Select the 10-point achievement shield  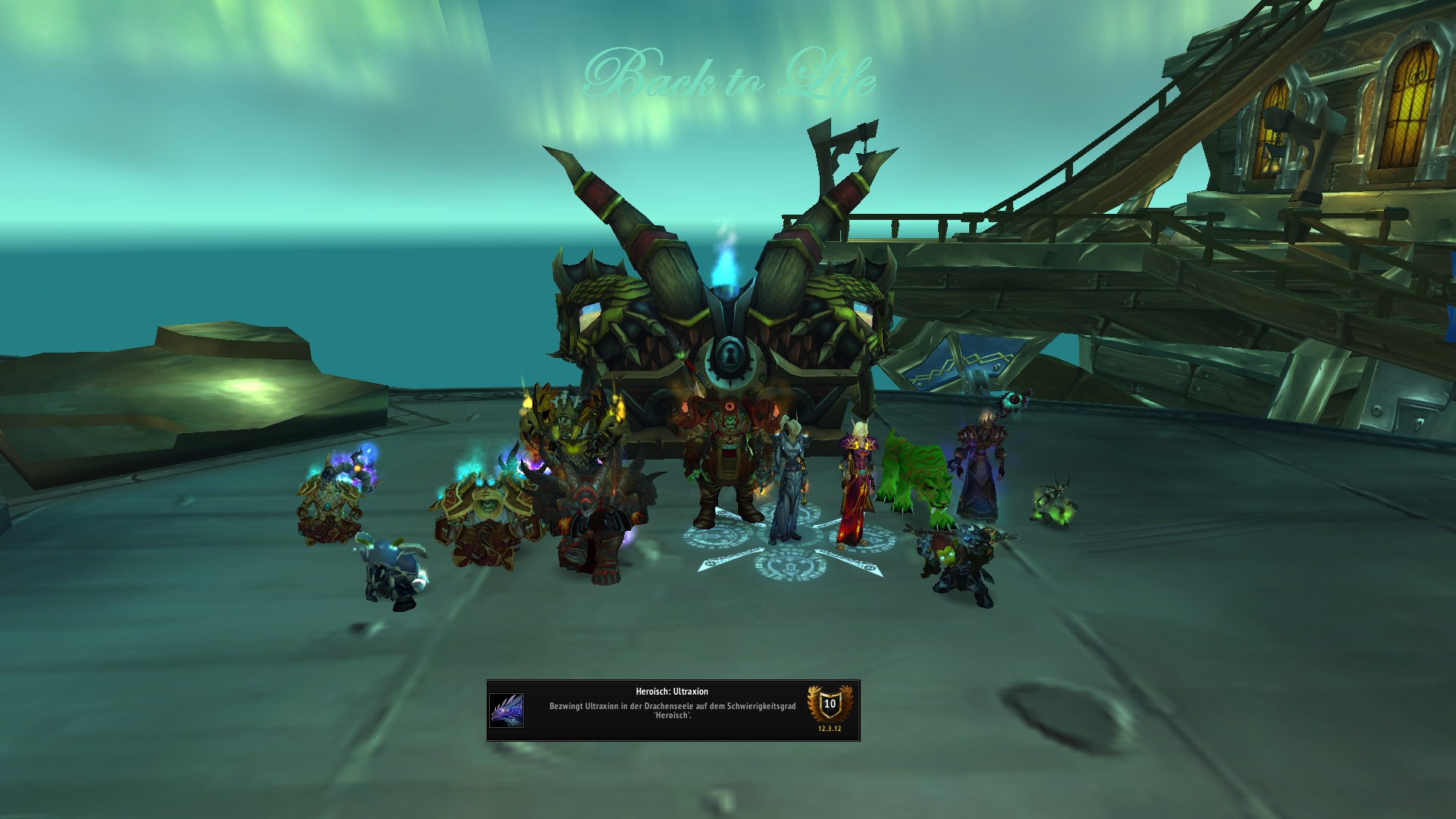830,704
